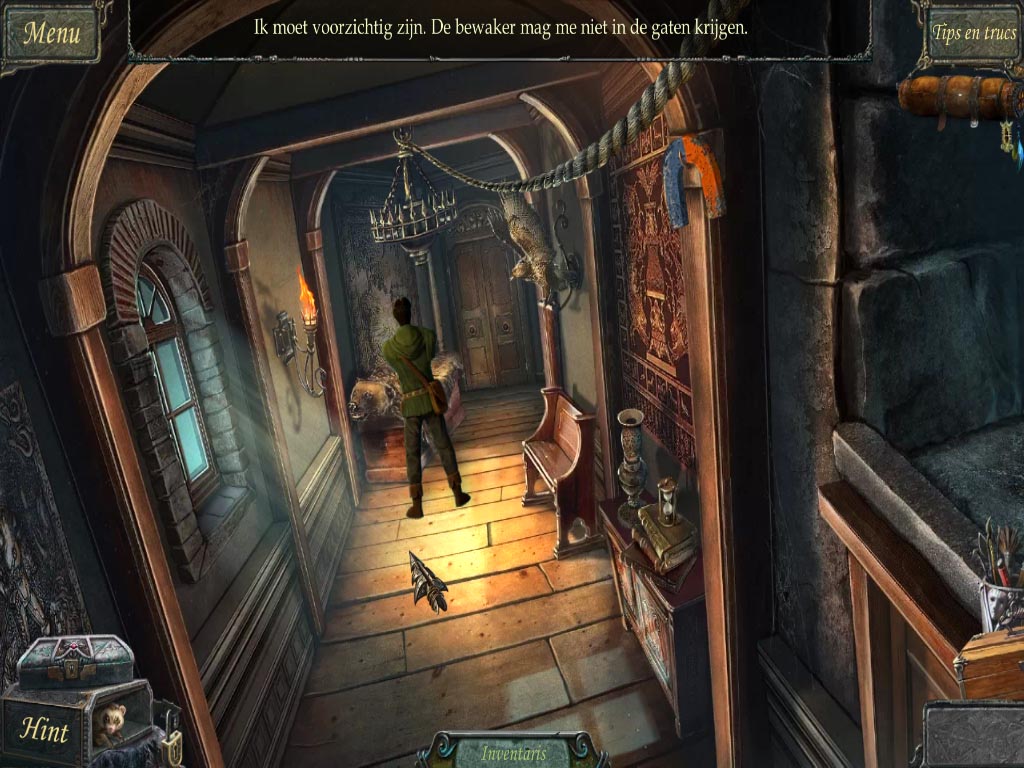Expand the Inventaris panel
1024x768 pixels.
(x=512, y=752)
